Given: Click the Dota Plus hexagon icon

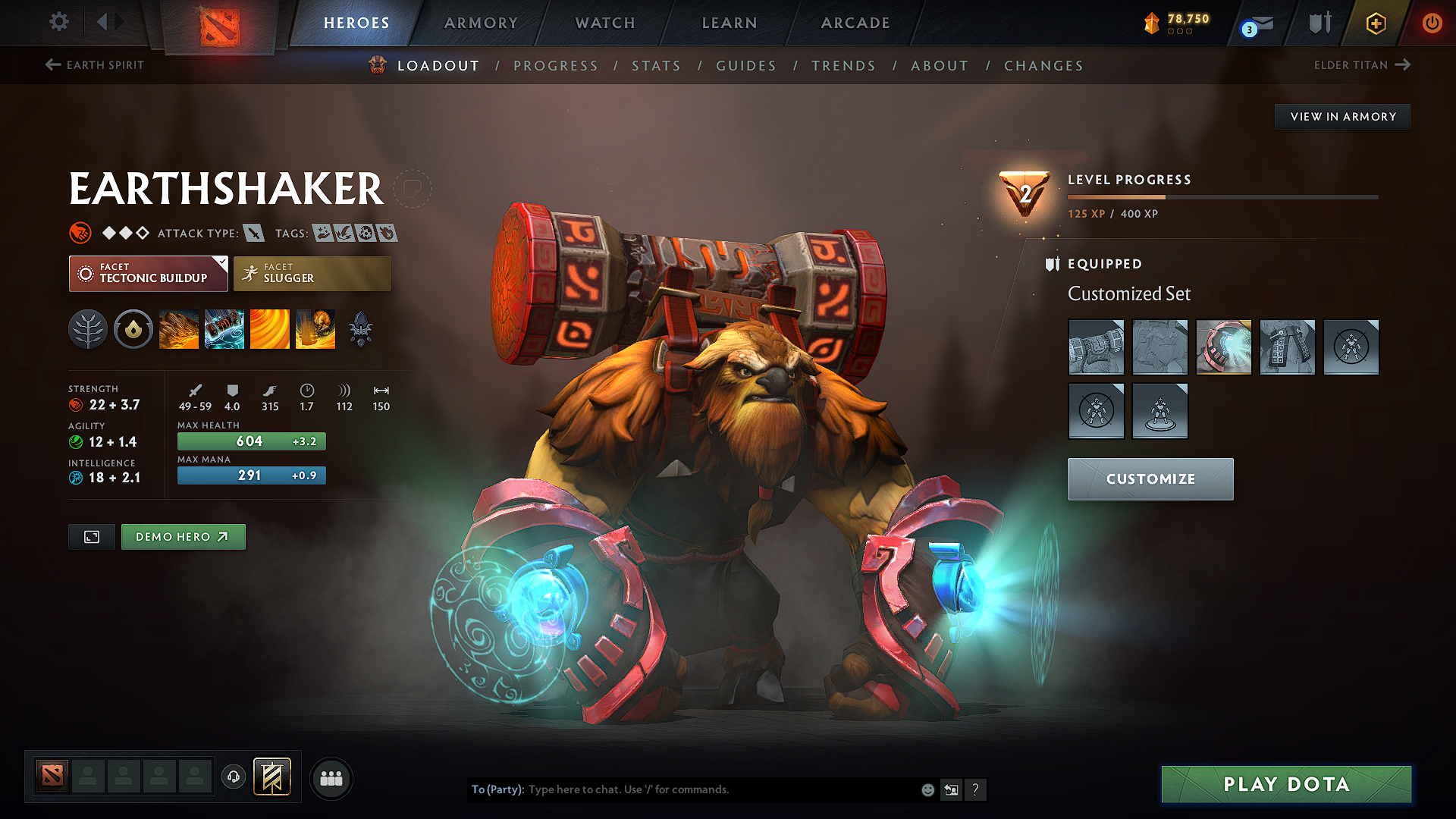Looking at the screenshot, I should 1375,23.
